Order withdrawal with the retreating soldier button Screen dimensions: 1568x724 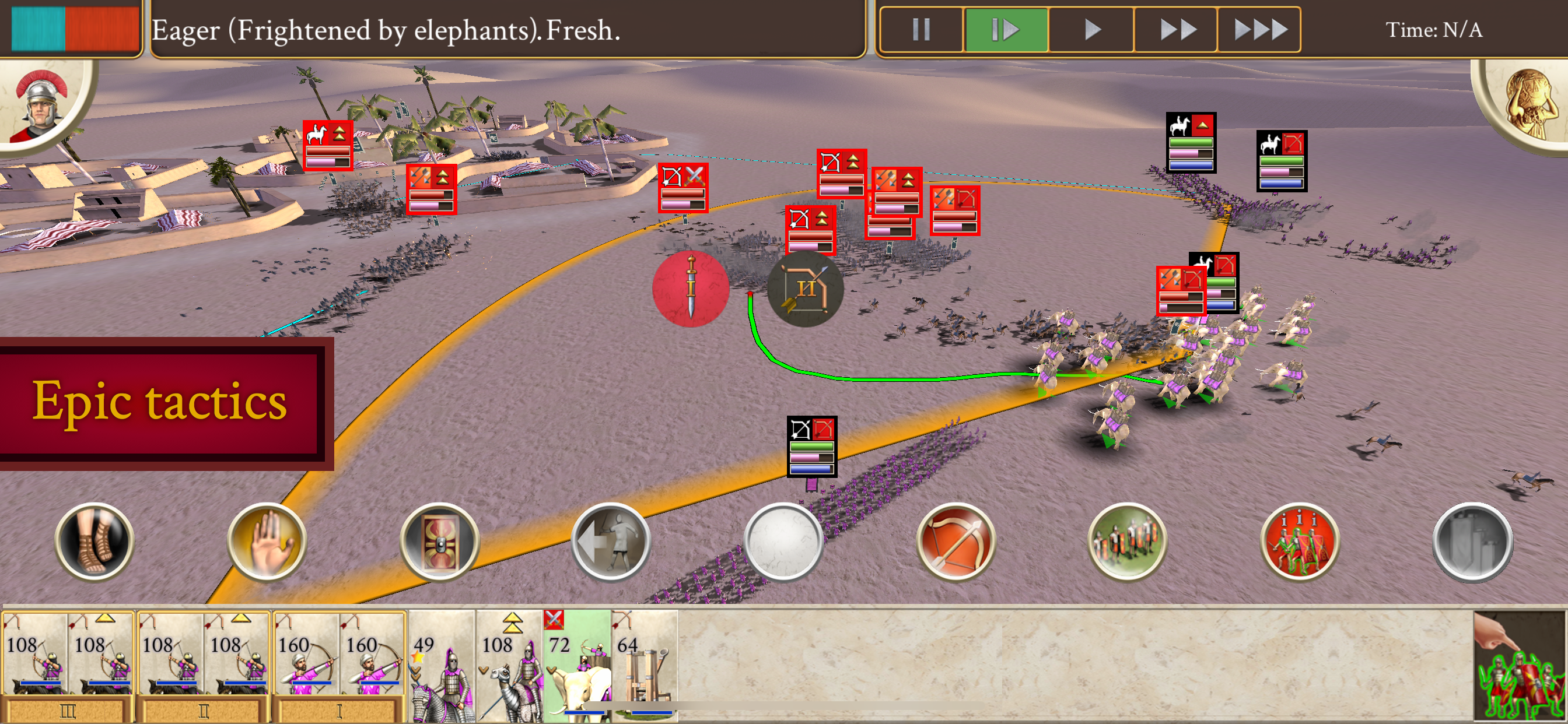tap(611, 540)
